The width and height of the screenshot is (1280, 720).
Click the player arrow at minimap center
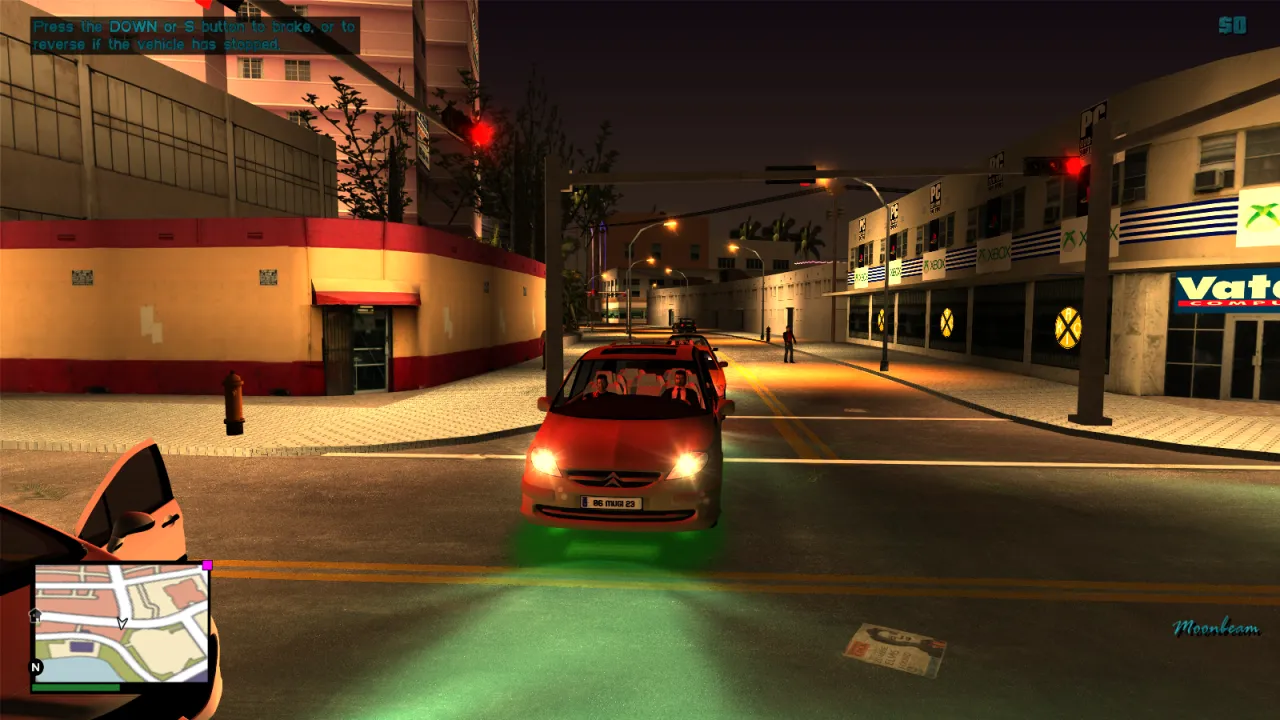[x=122, y=622]
